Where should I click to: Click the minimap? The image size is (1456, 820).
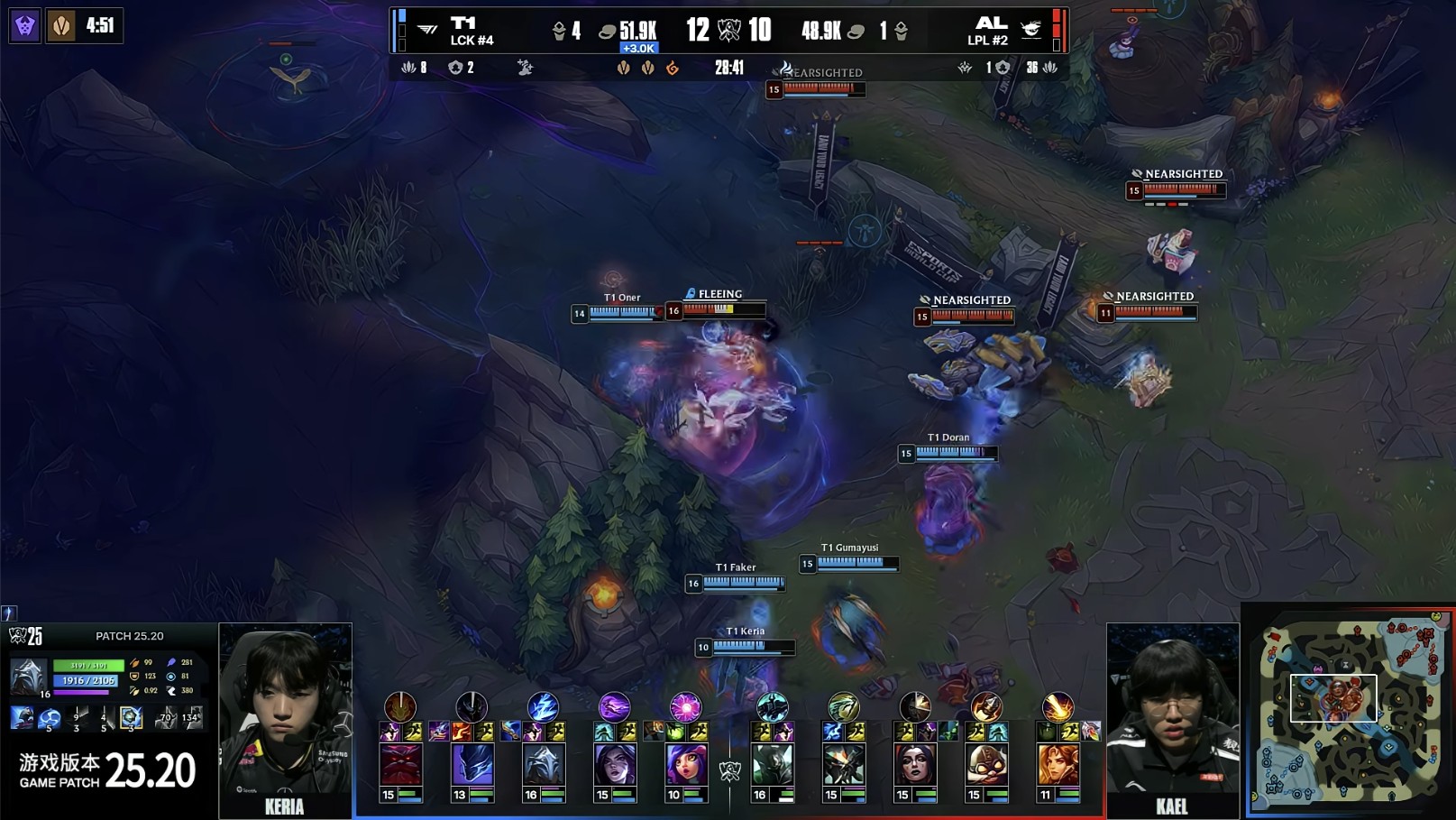coord(1349,713)
